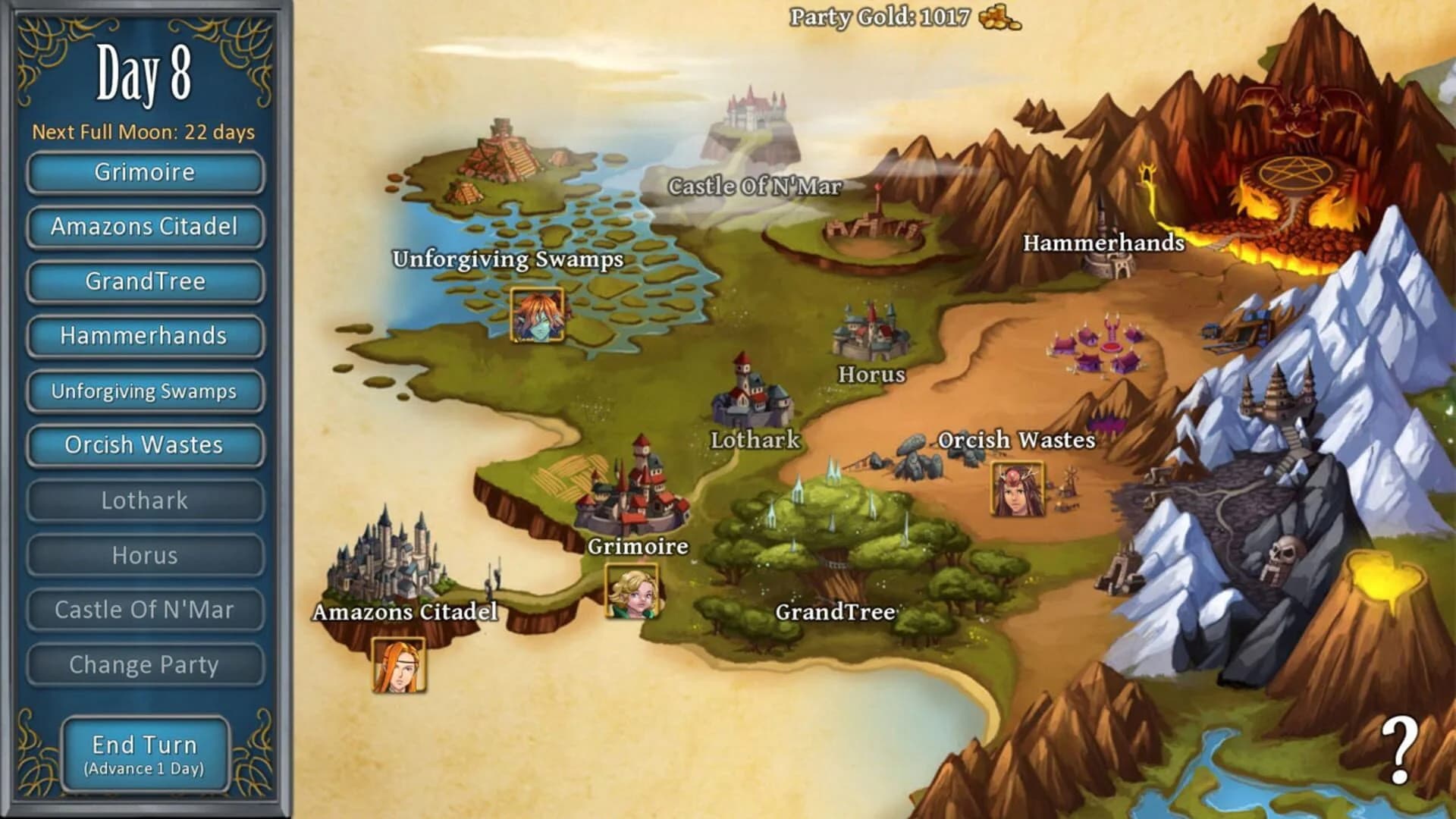Open the Change Party option
The height and width of the screenshot is (819, 1456).
144,664
